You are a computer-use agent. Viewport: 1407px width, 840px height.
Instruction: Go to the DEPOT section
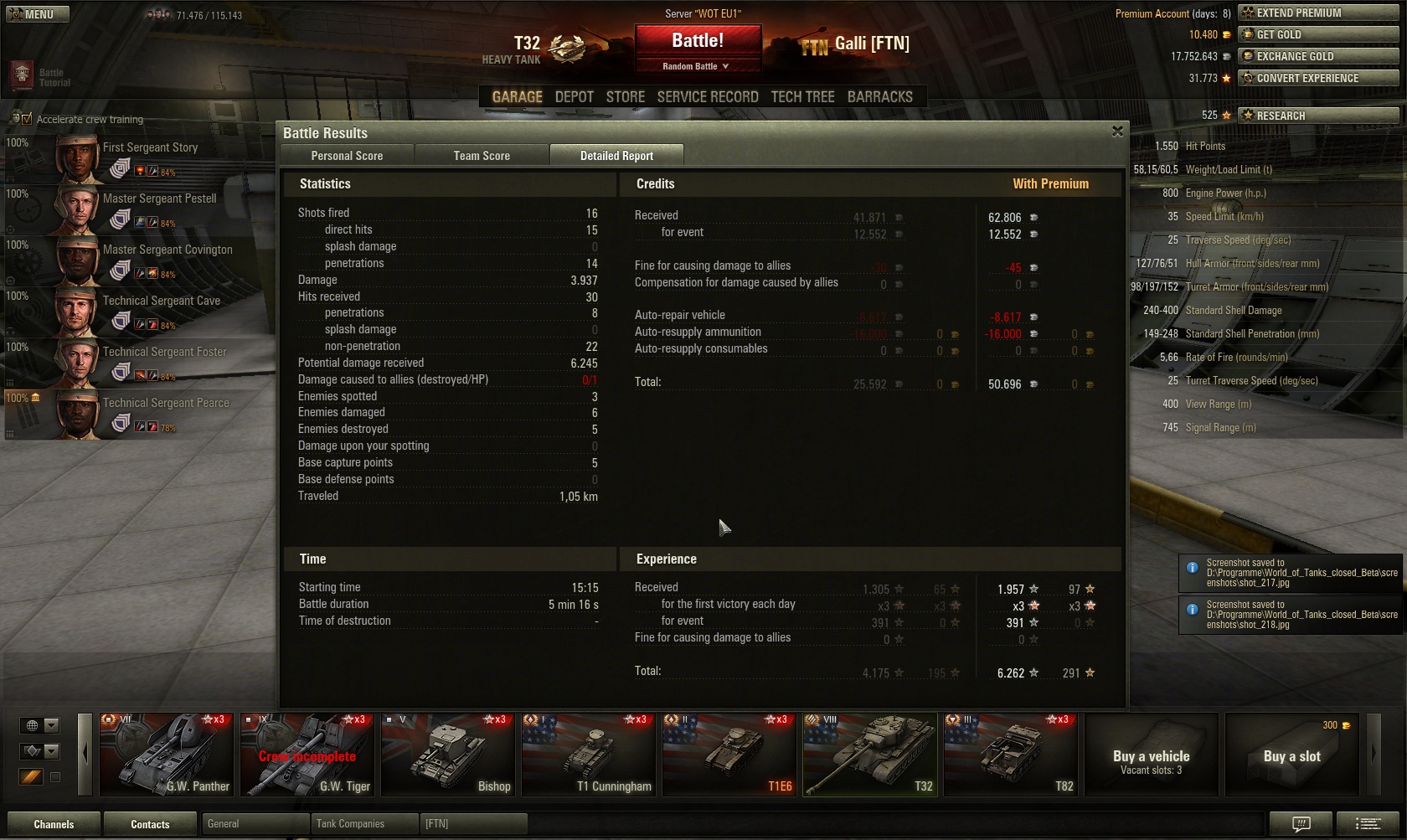point(574,97)
